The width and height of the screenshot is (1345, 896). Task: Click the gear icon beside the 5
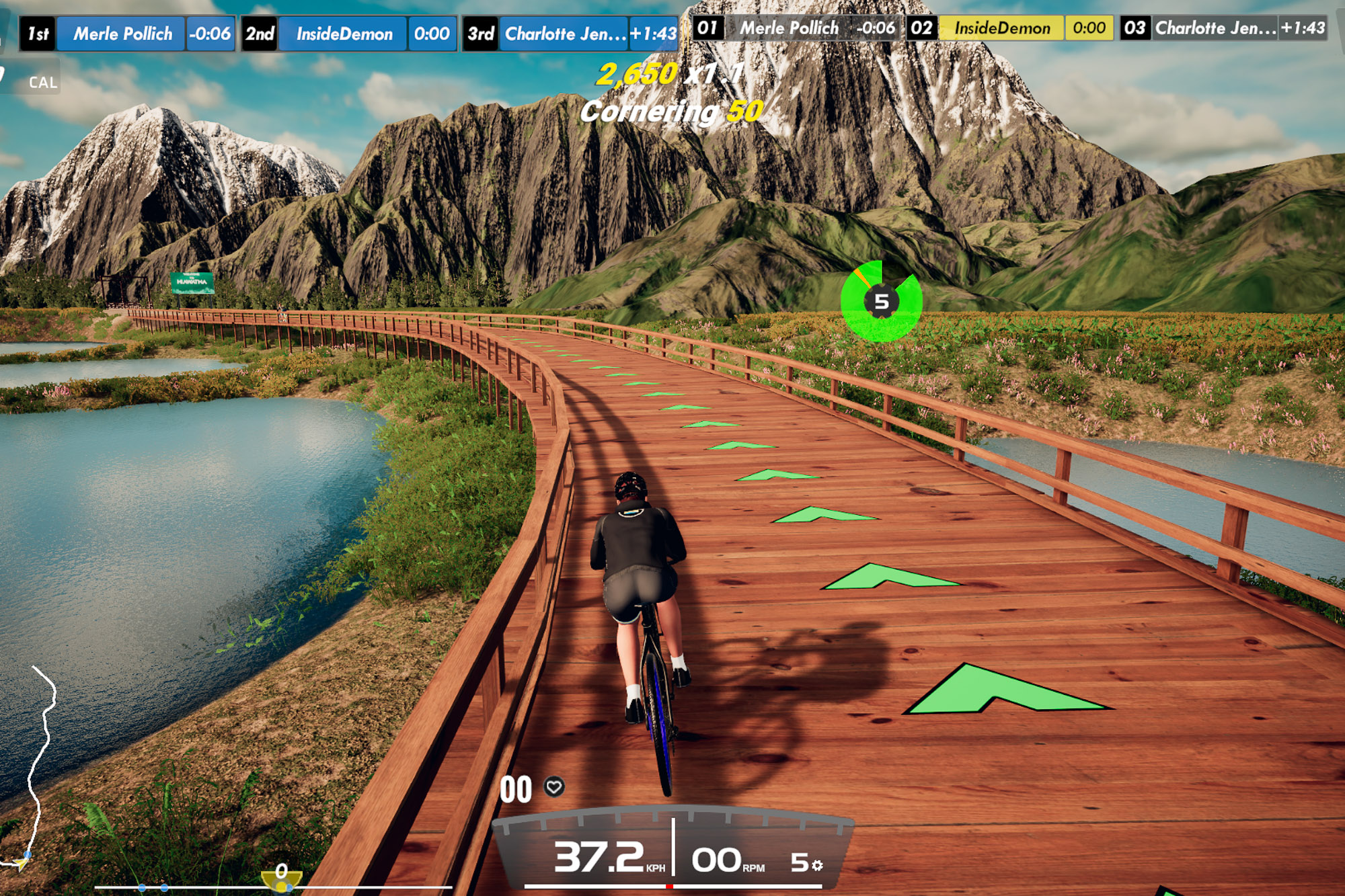pyautogui.click(x=817, y=865)
